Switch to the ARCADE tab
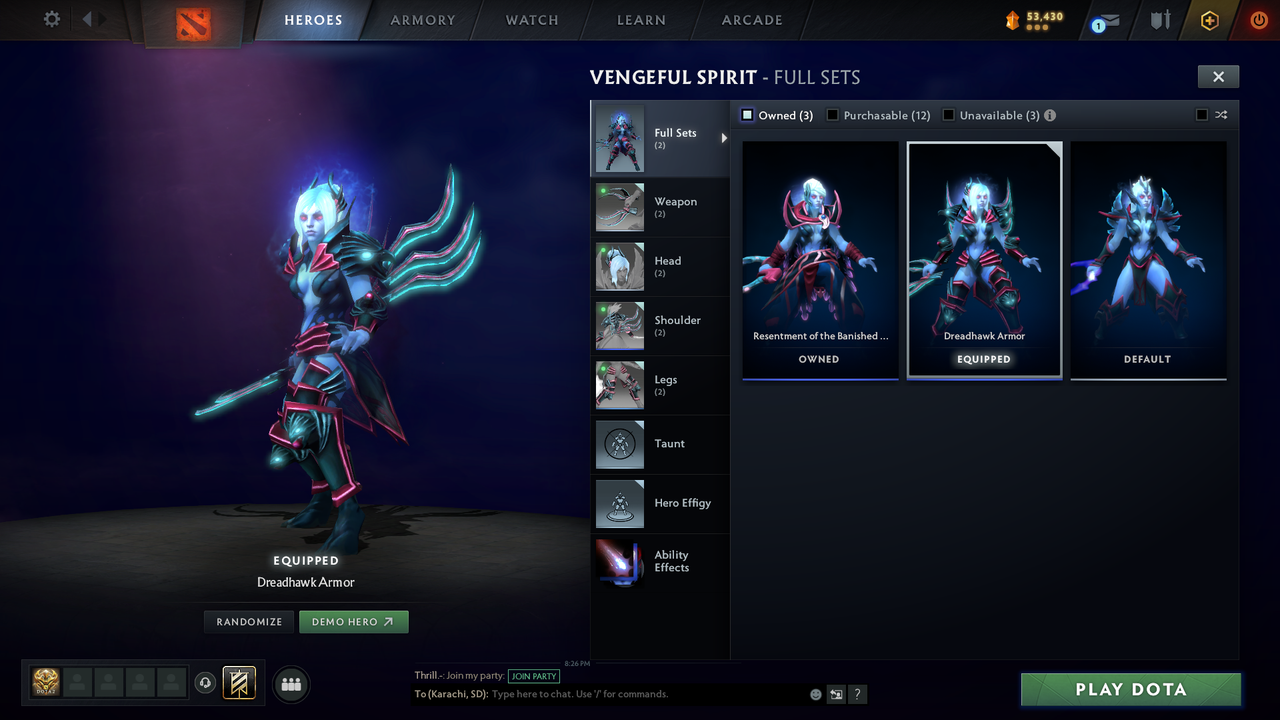Image resolution: width=1280 pixels, height=720 pixels. click(751, 19)
